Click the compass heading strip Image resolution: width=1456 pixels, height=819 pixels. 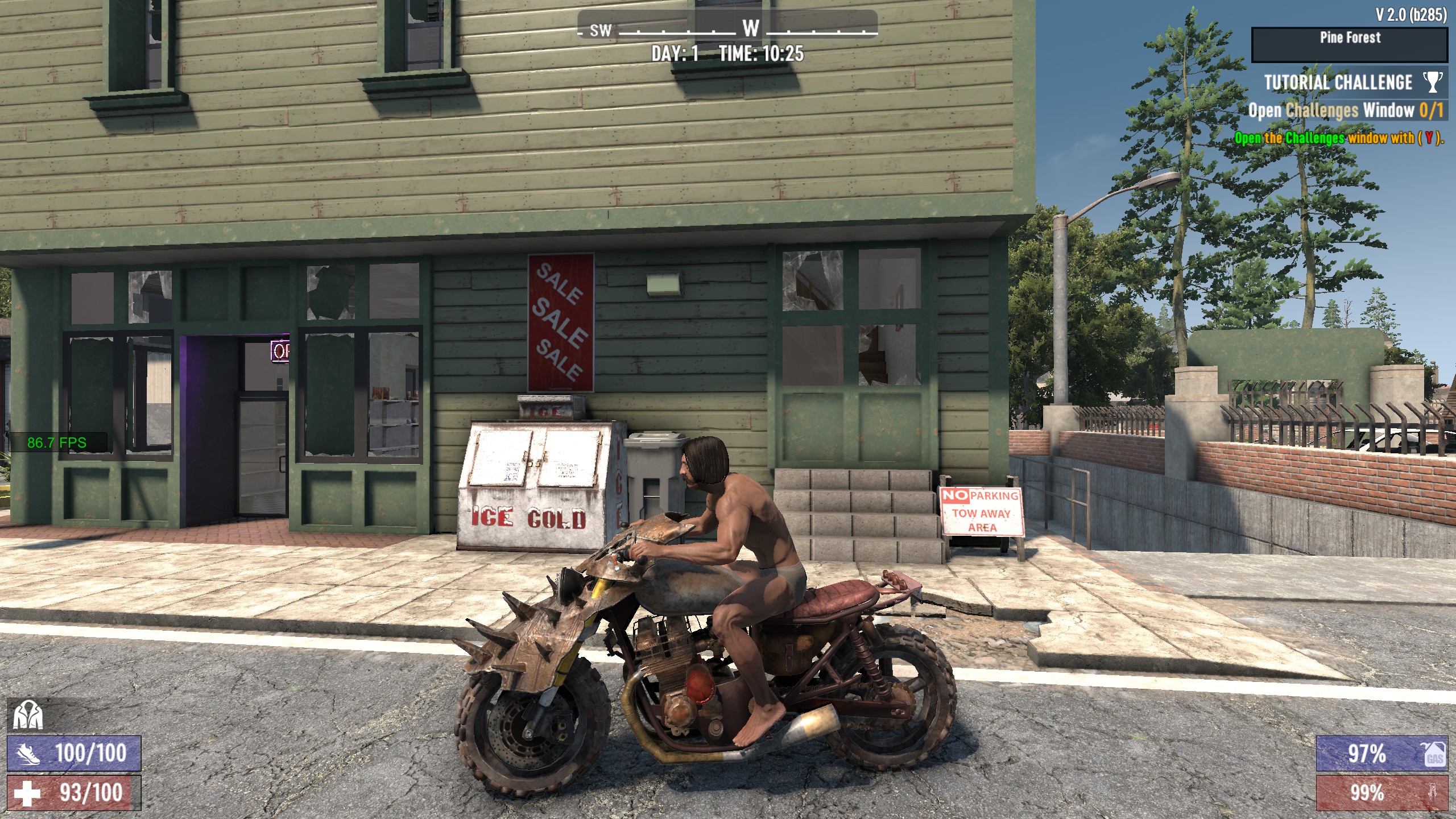[727, 28]
